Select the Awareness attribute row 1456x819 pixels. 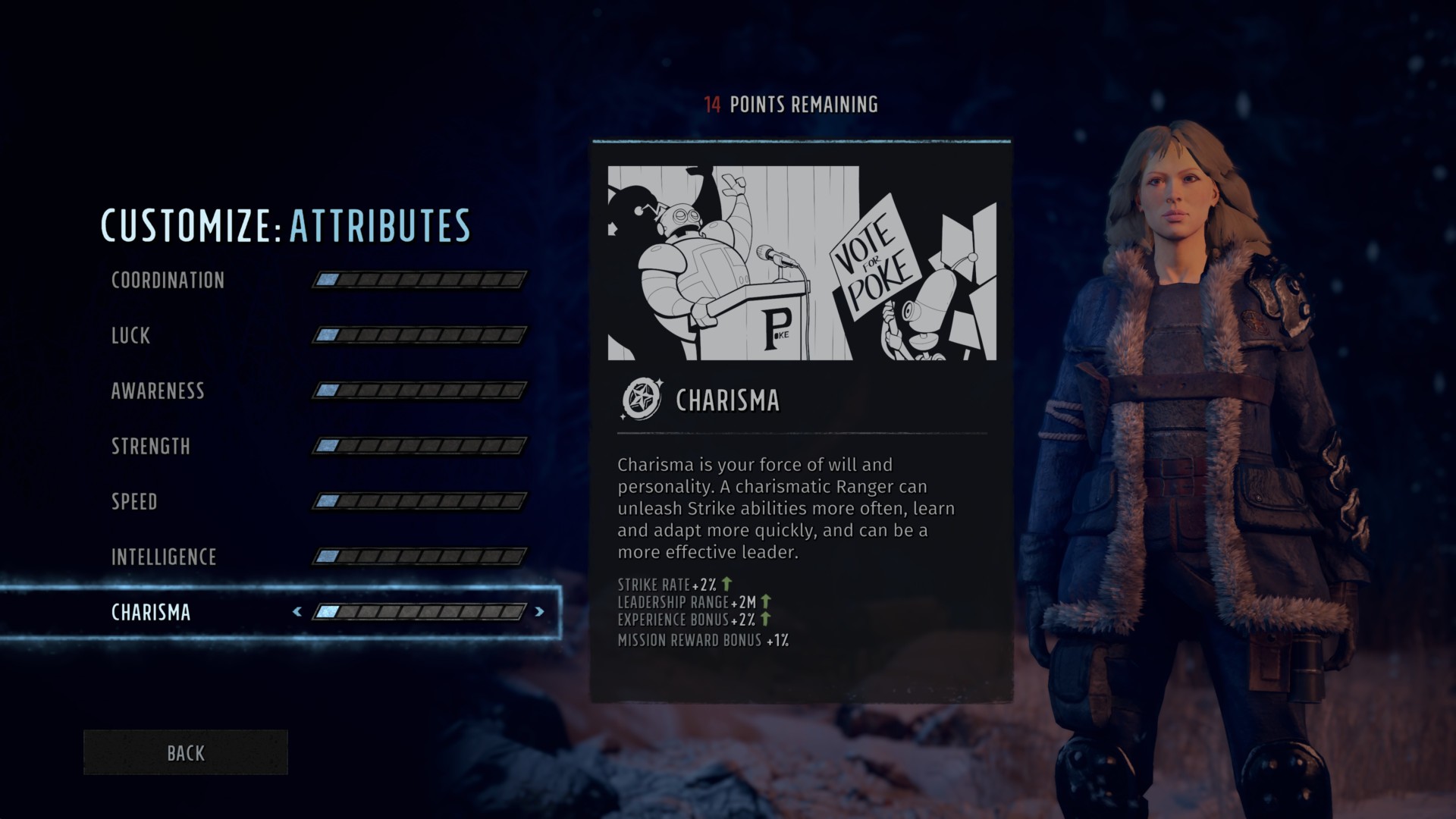tap(158, 391)
